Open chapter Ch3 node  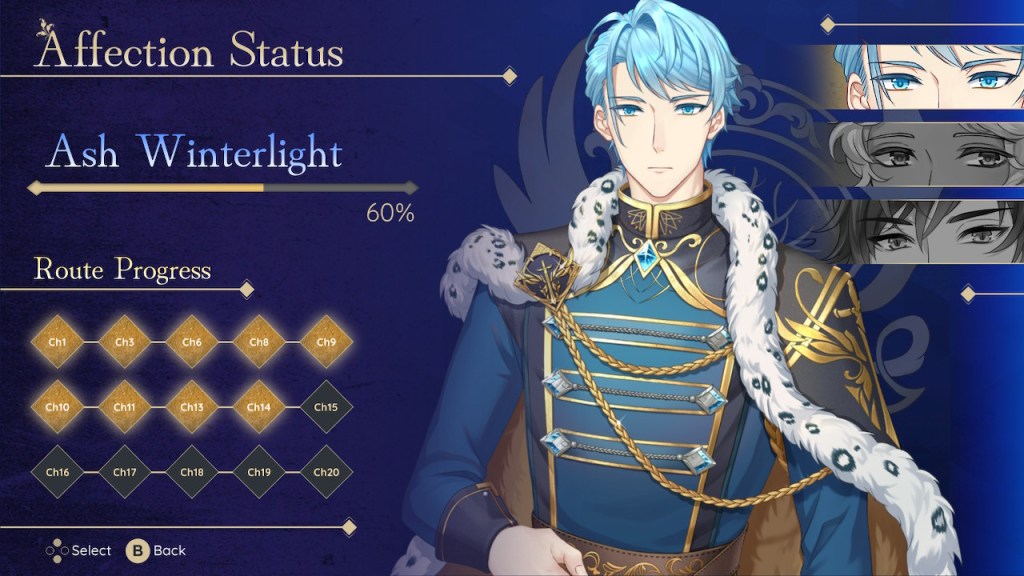(124, 342)
